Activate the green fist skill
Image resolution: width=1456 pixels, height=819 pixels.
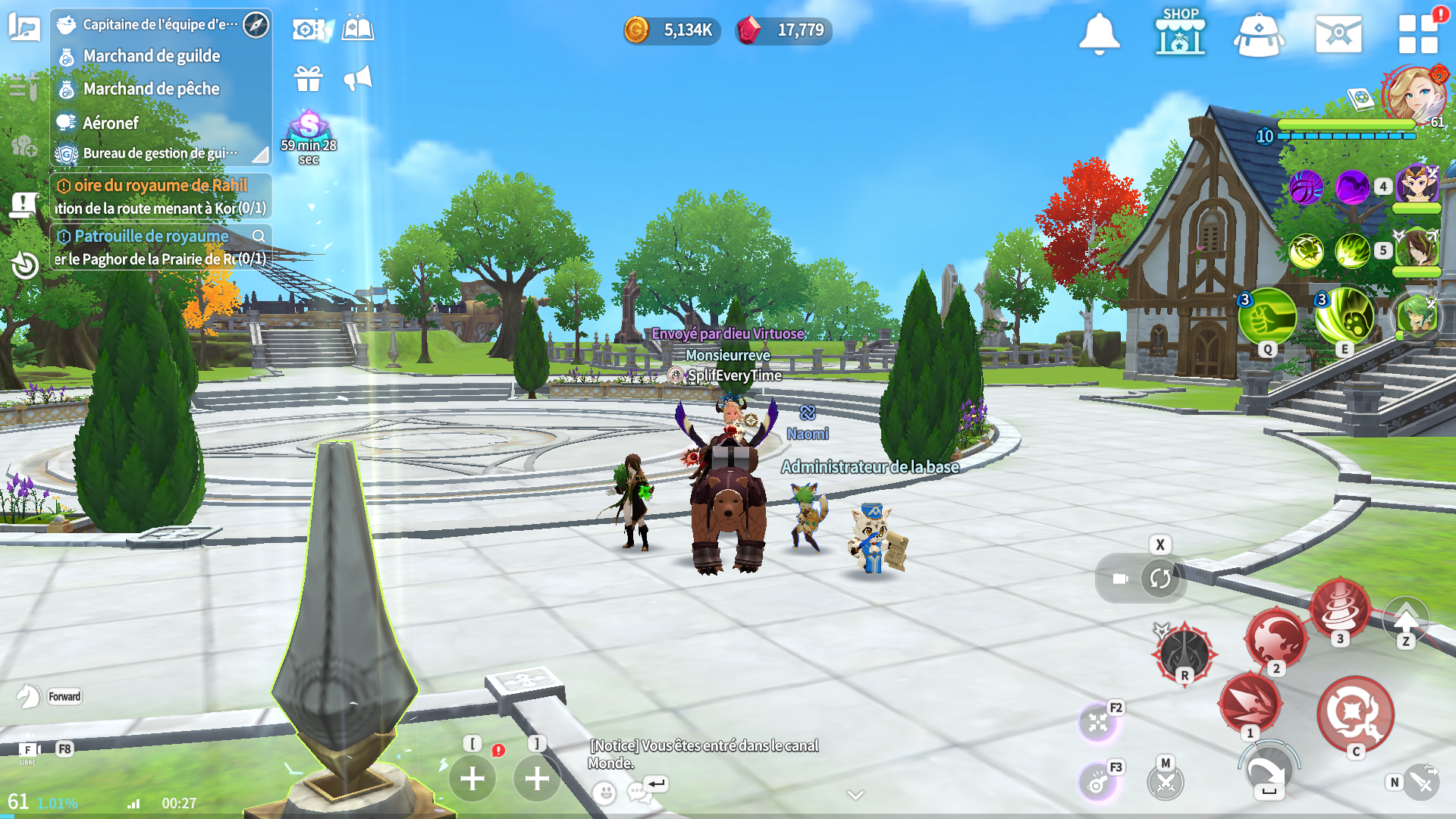(x=1266, y=317)
